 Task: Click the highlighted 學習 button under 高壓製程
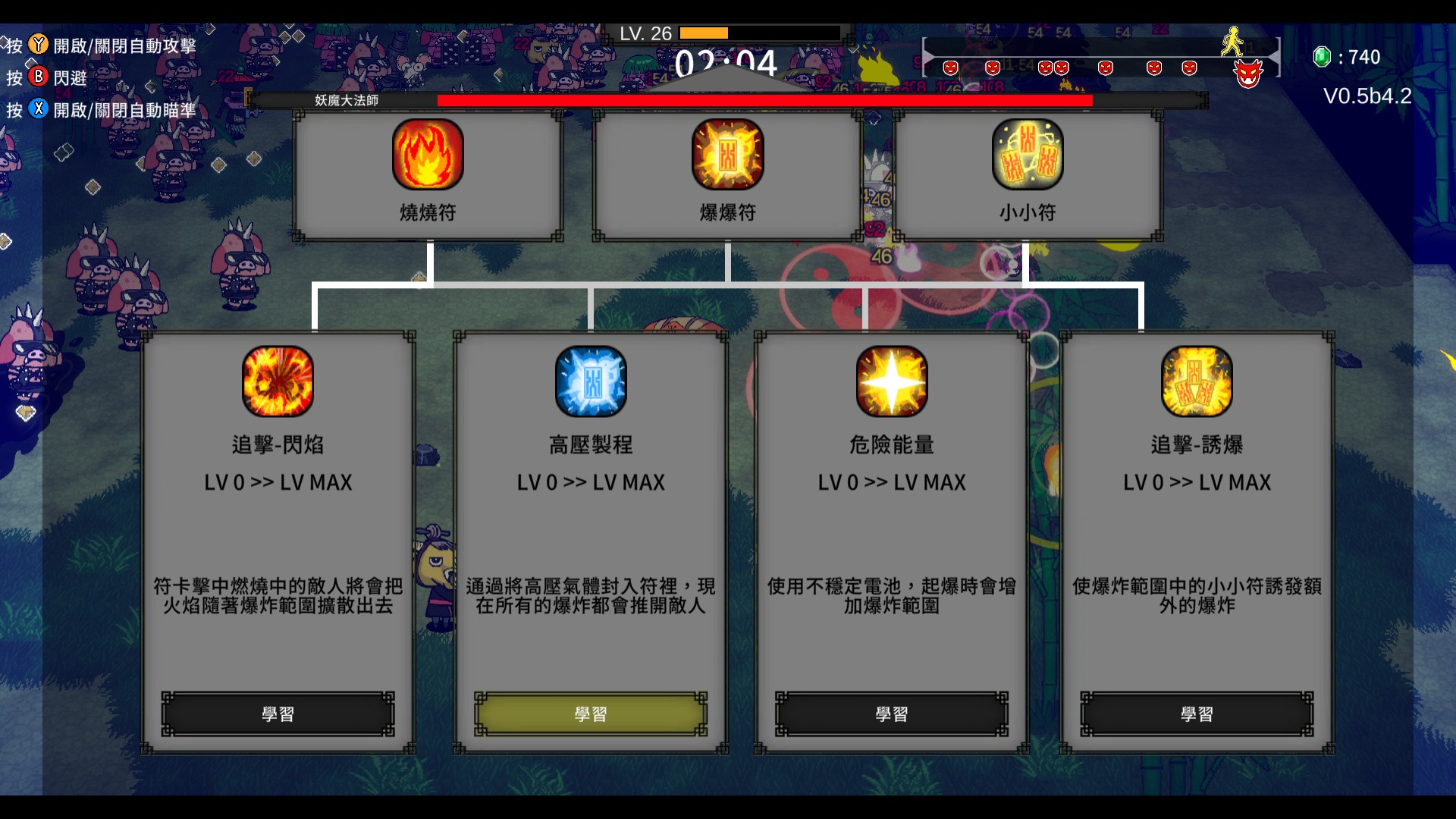pyautogui.click(x=589, y=713)
